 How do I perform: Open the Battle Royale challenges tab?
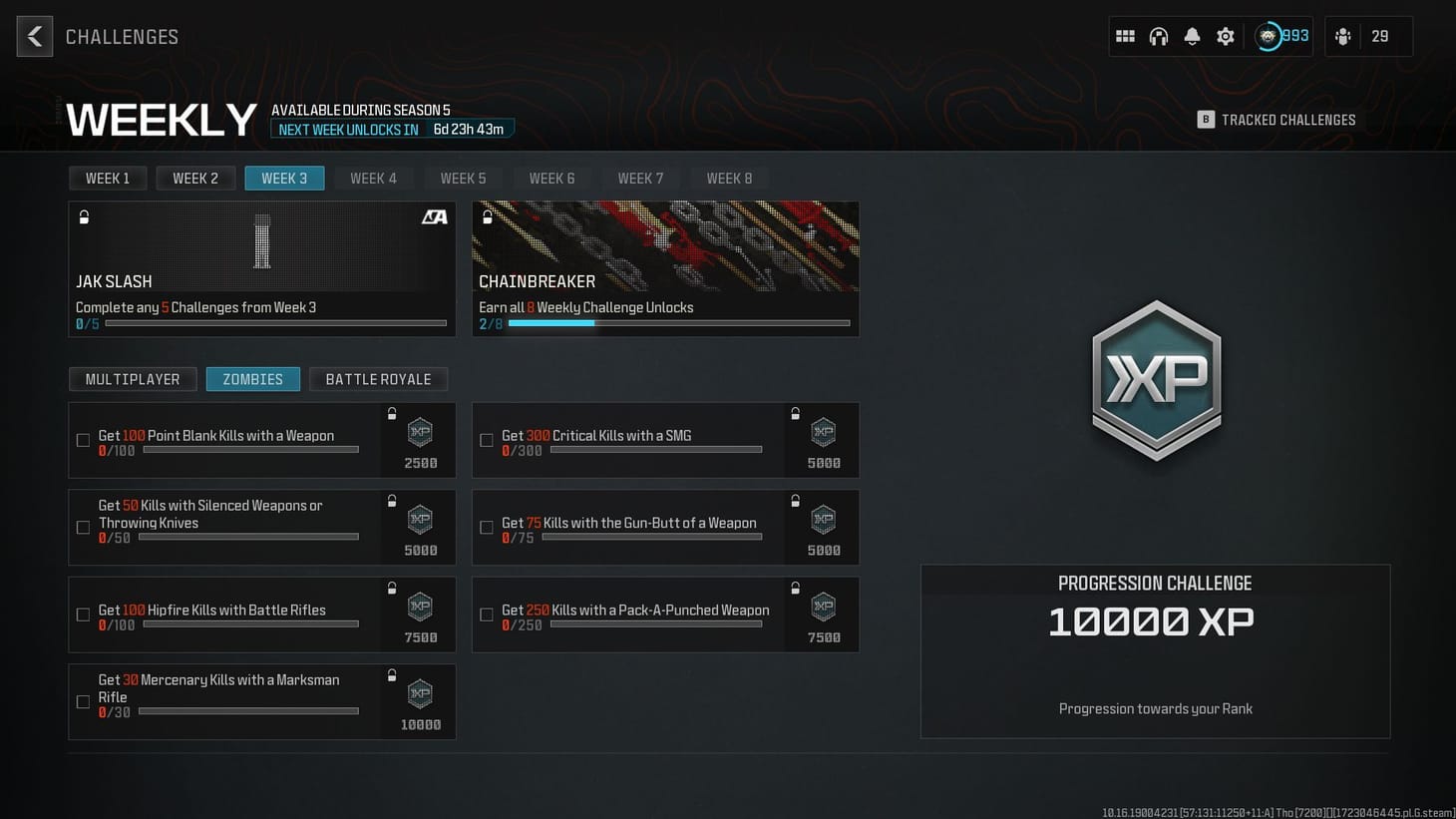378,379
